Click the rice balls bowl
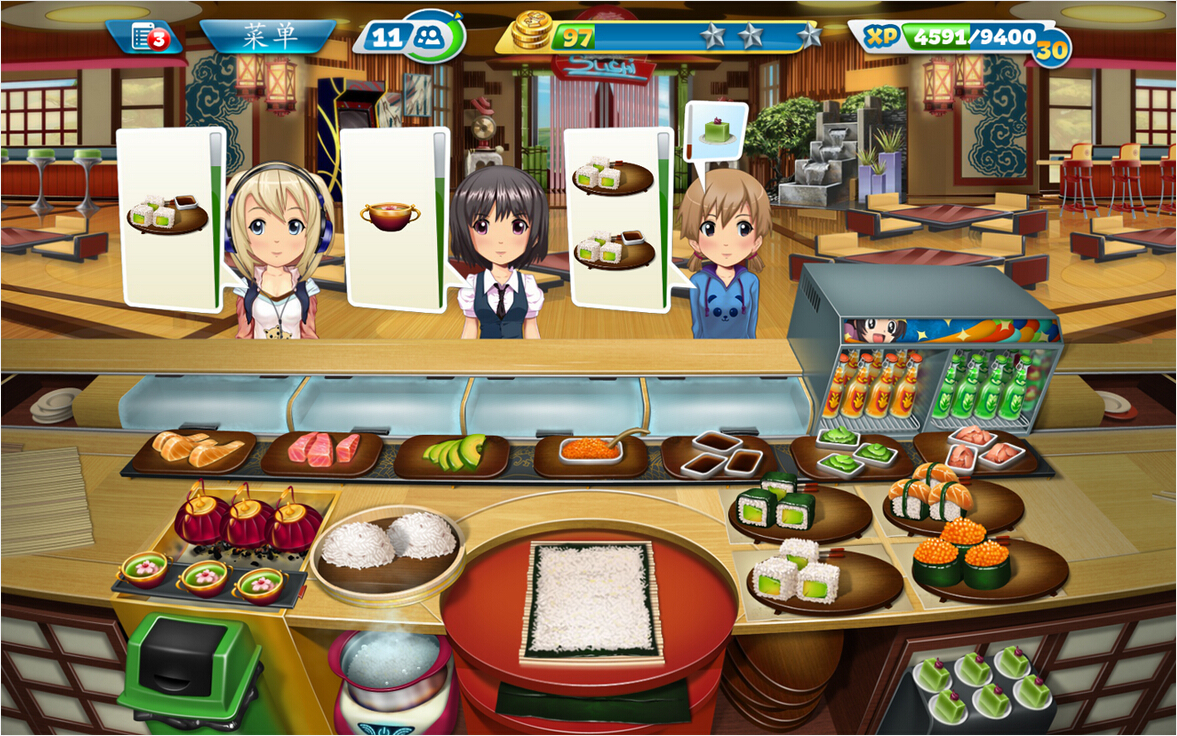The width and height of the screenshot is (1177, 736). coord(387,544)
